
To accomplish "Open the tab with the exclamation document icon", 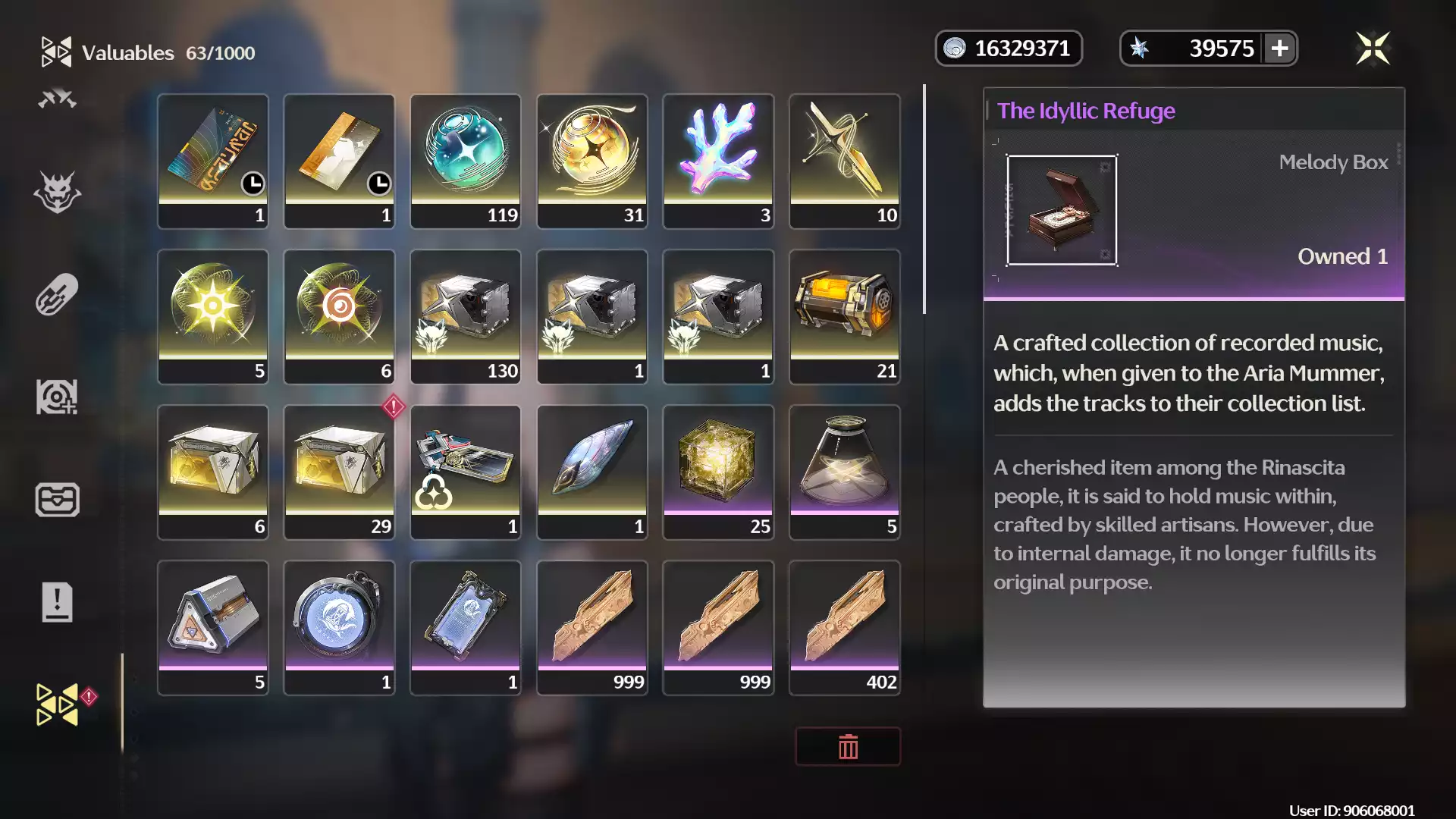I will click(x=58, y=602).
